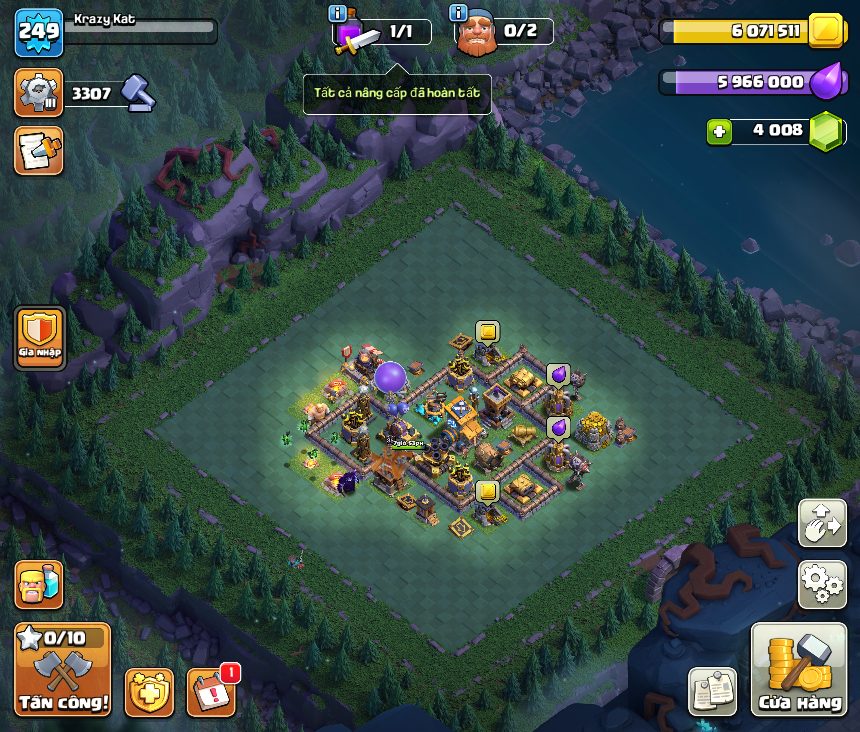Open the gear league badge beside 3307

(x=39, y=93)
